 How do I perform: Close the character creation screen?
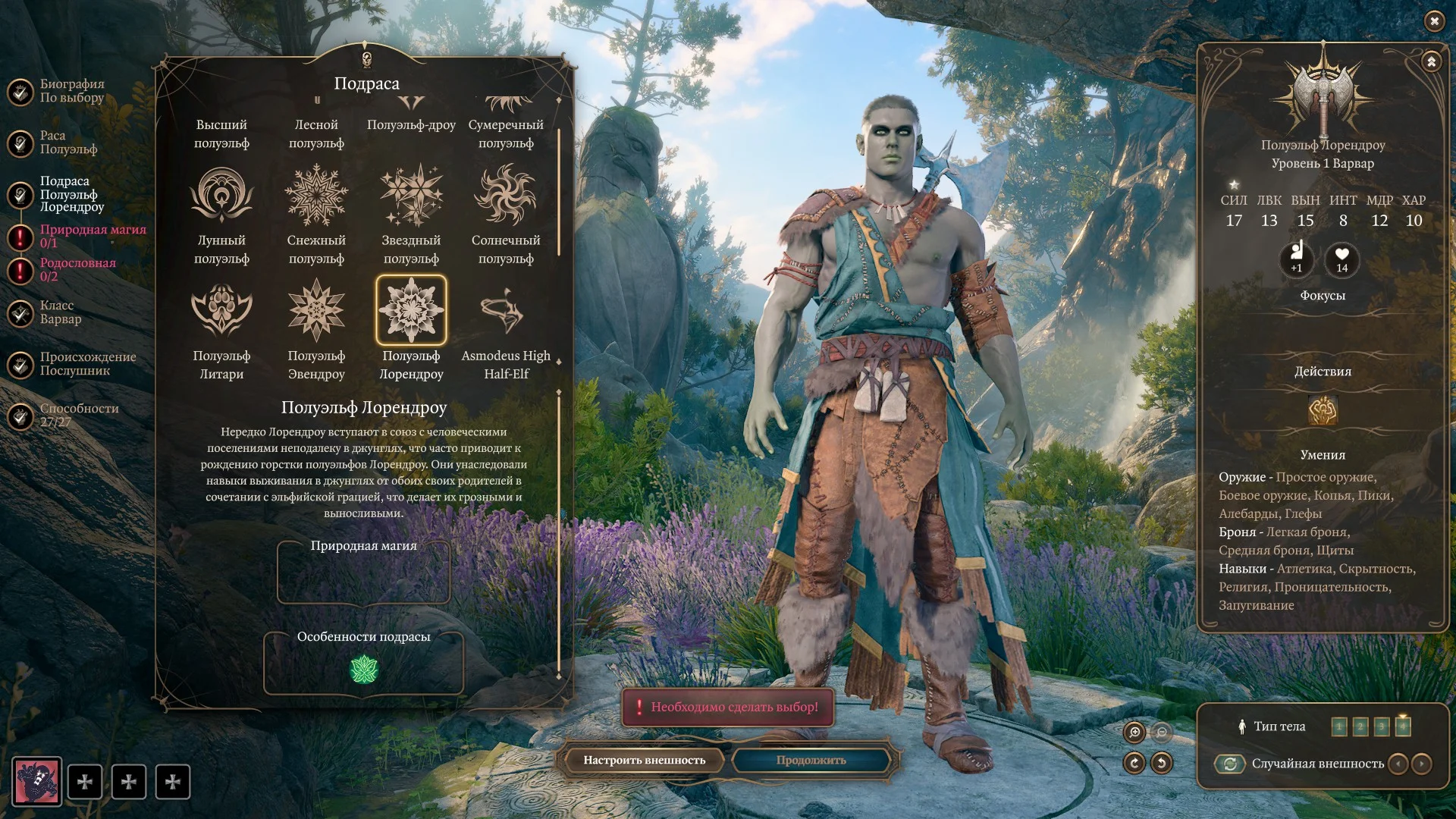point(1433,21)
